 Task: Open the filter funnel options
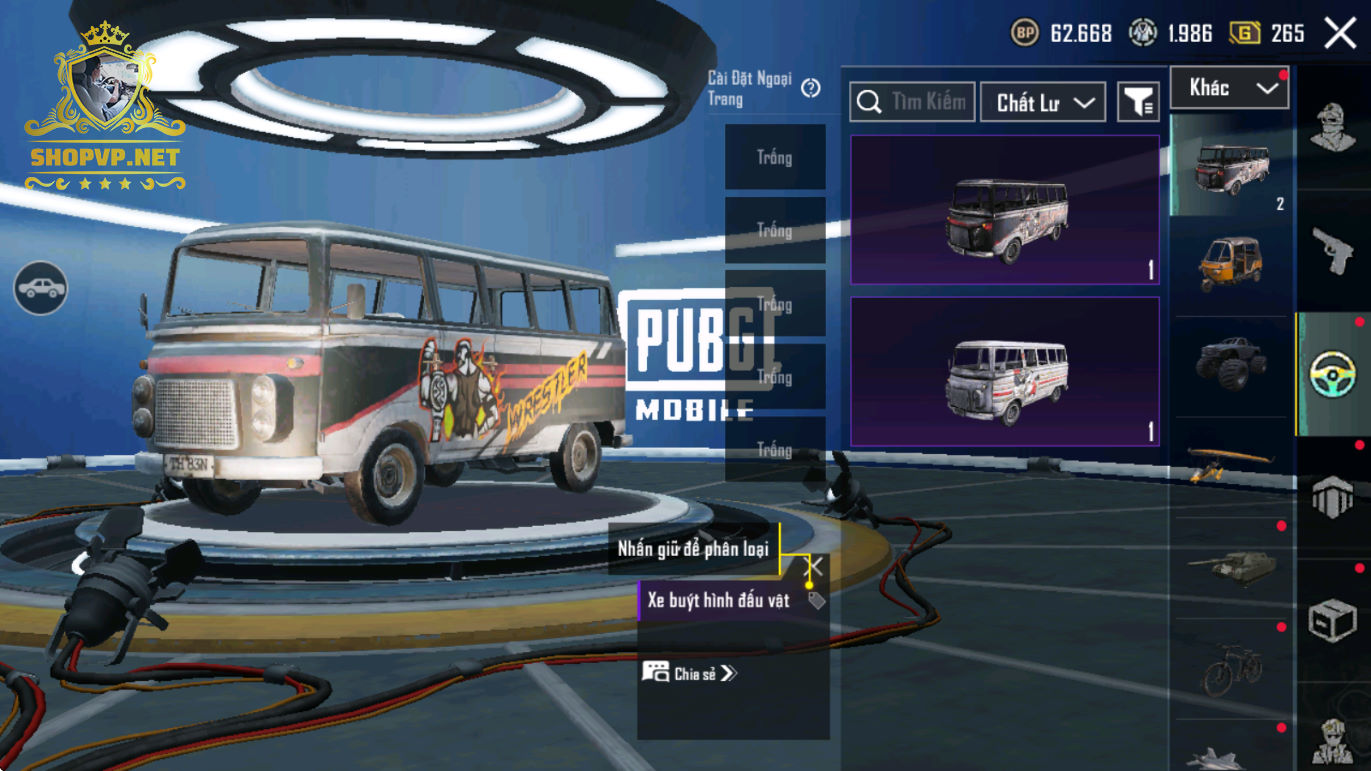[x=1138, y=102]
